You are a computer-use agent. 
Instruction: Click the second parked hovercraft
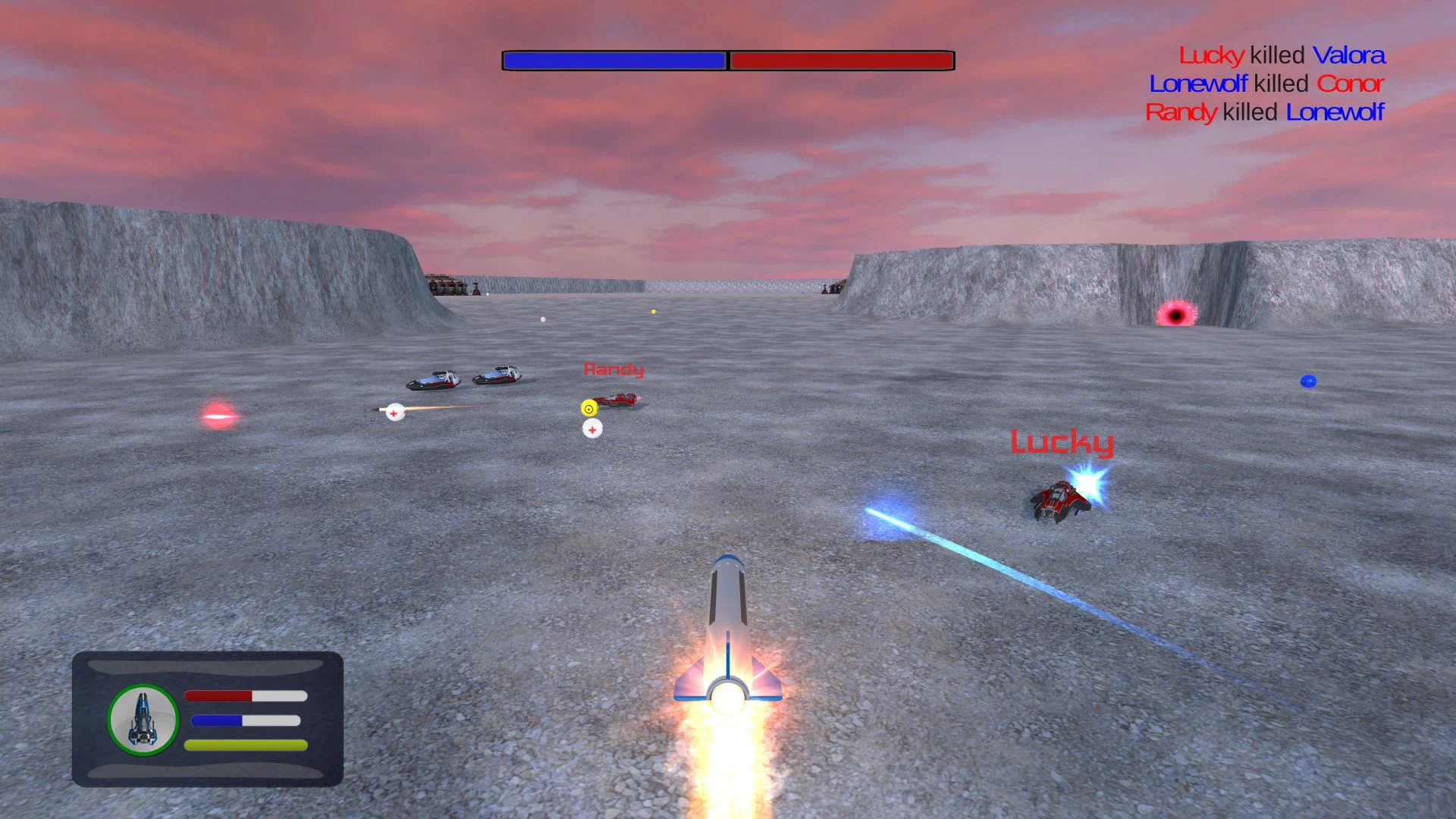500,375
